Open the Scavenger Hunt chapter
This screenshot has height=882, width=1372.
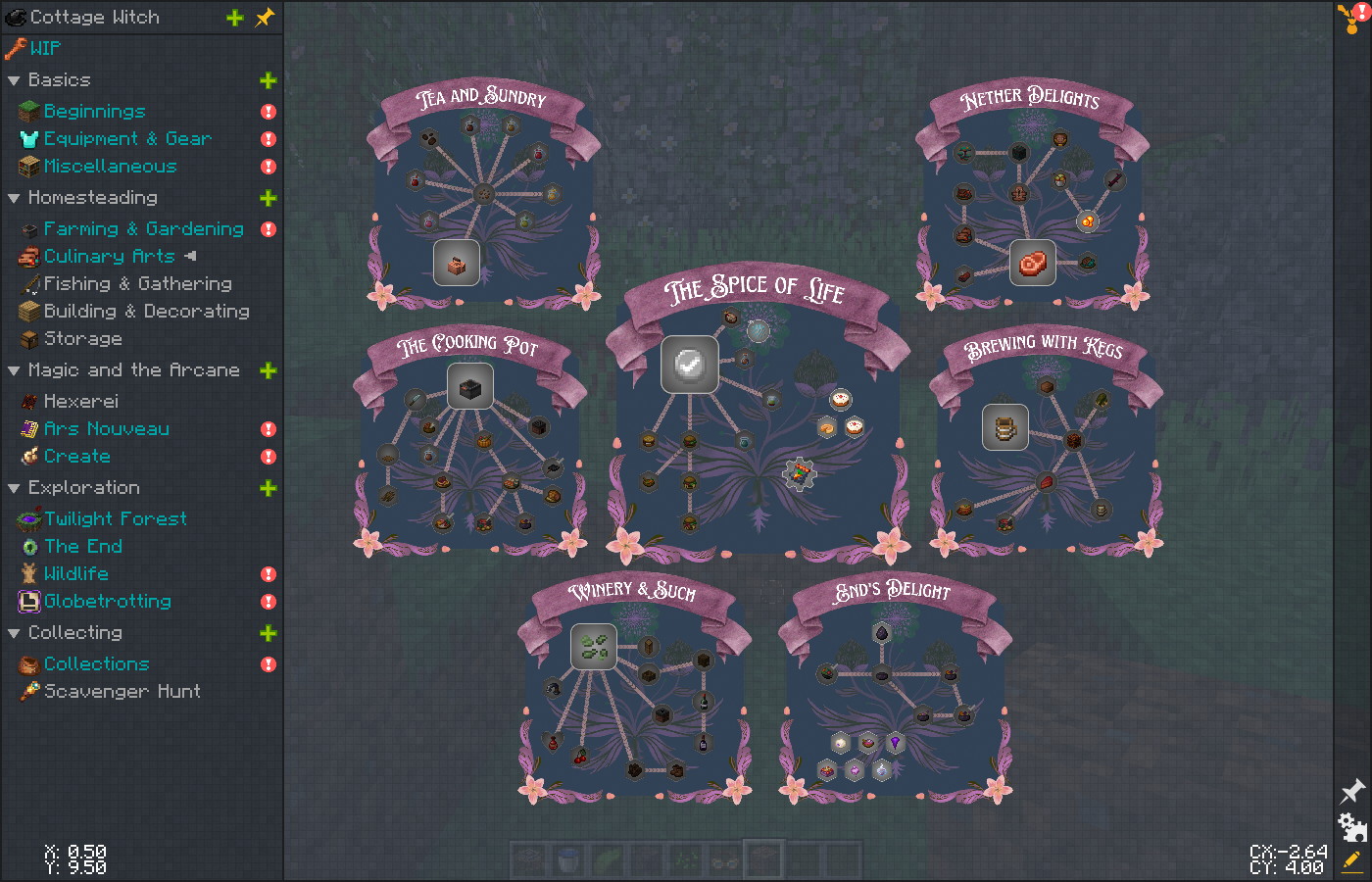(28, 691)
